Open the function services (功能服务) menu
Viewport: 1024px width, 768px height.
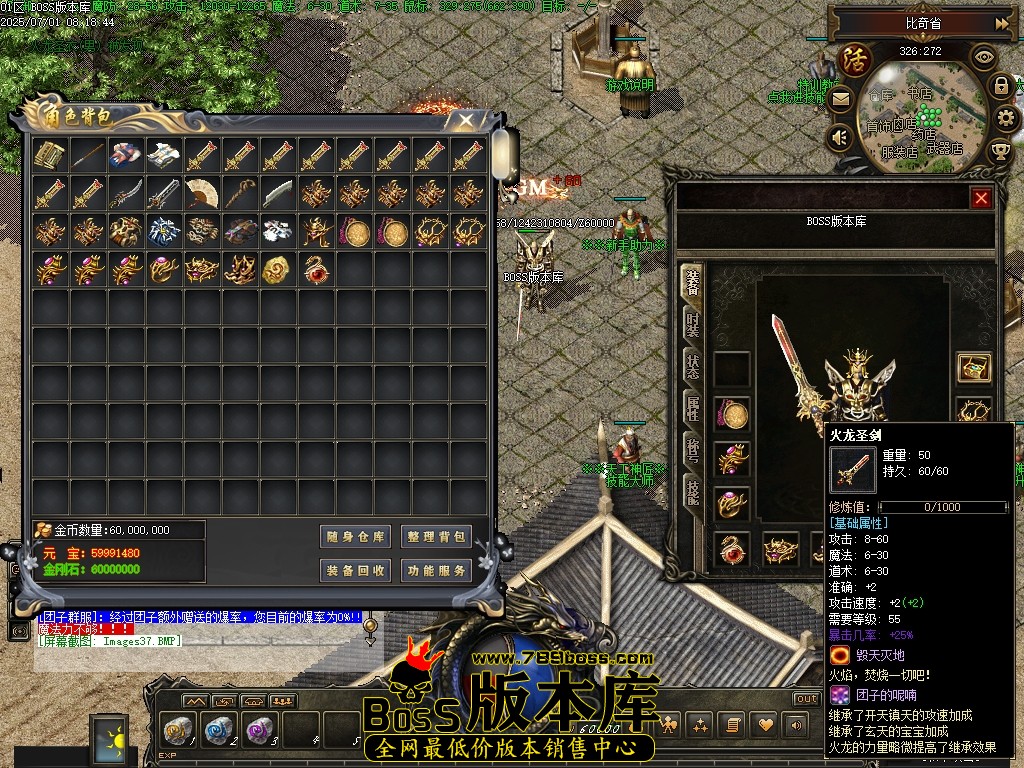[x=436, y=571]
